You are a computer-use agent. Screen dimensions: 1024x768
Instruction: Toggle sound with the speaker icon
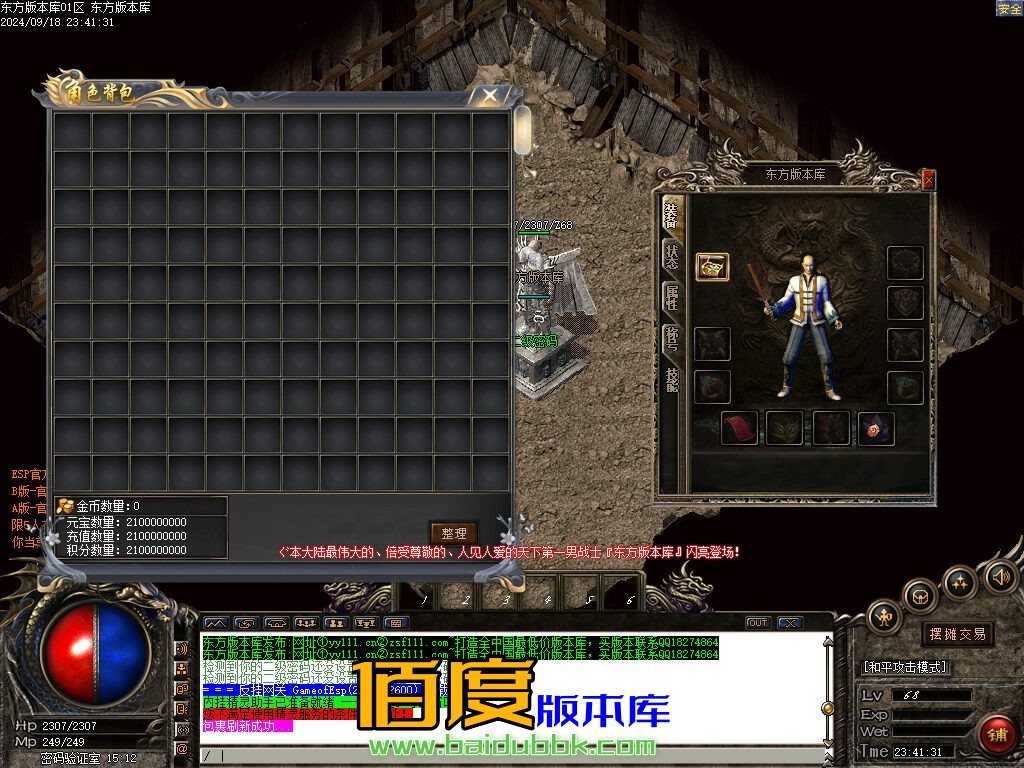[x=1000, y=577]
